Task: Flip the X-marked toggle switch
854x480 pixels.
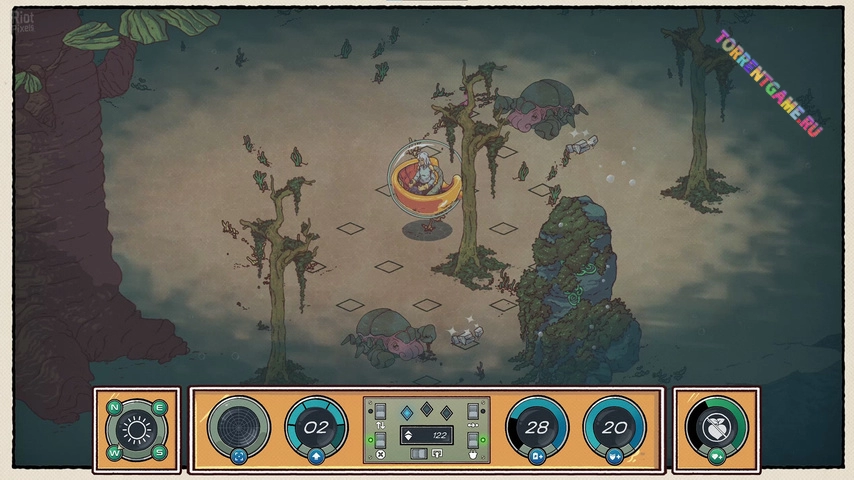Action: [x=380, y=442]
